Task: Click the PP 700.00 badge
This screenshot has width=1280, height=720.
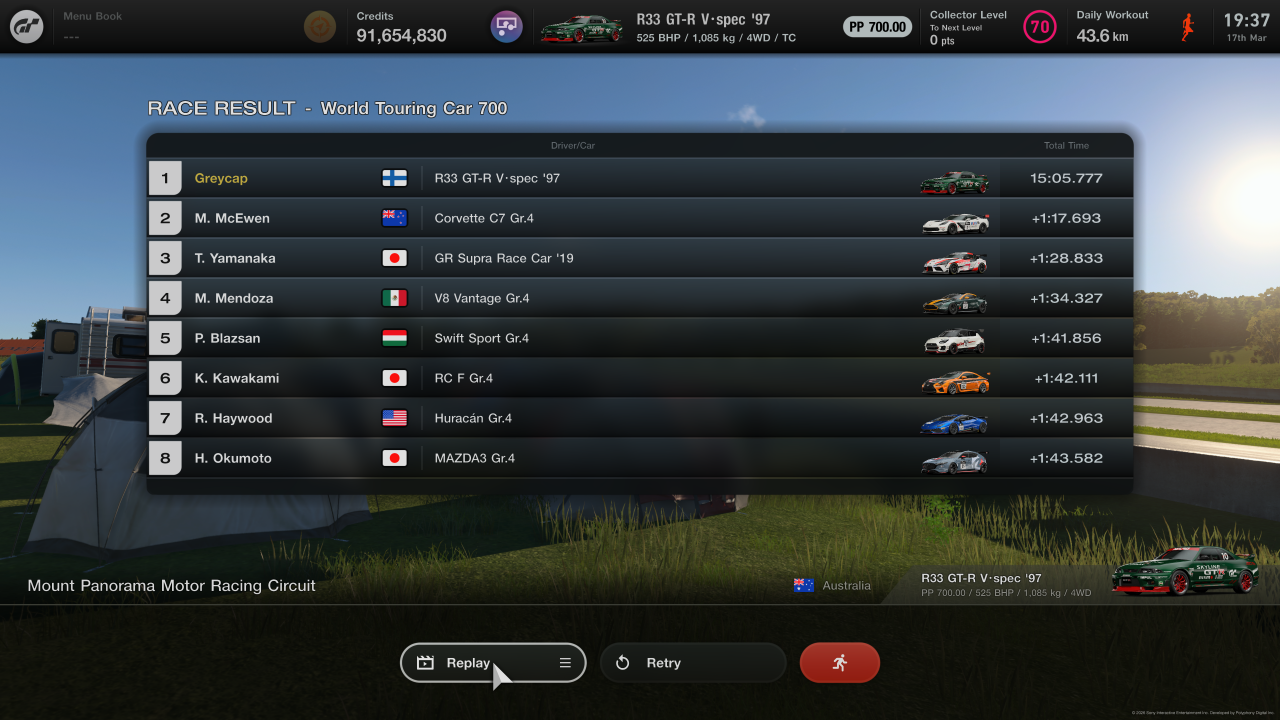Action: [x=877, y=27]
